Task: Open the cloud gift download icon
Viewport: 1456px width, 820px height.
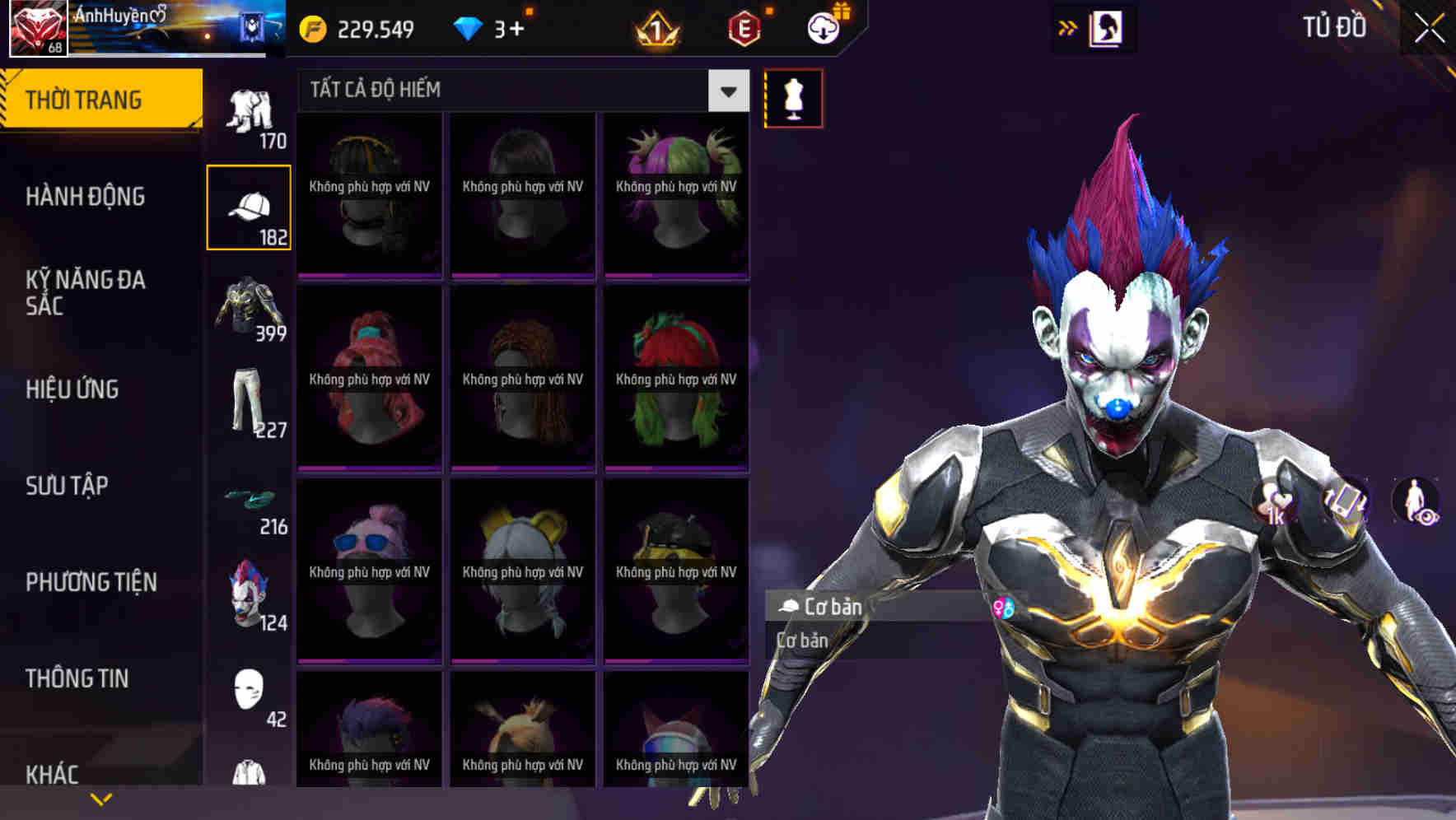Action: (825, 27)
